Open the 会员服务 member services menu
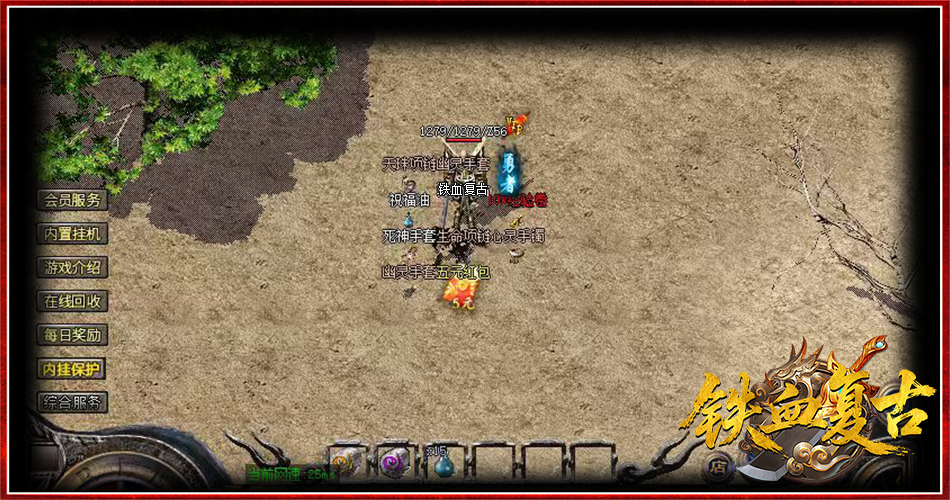The height and width of the screenshot is (500, 950). click(72, 200)
